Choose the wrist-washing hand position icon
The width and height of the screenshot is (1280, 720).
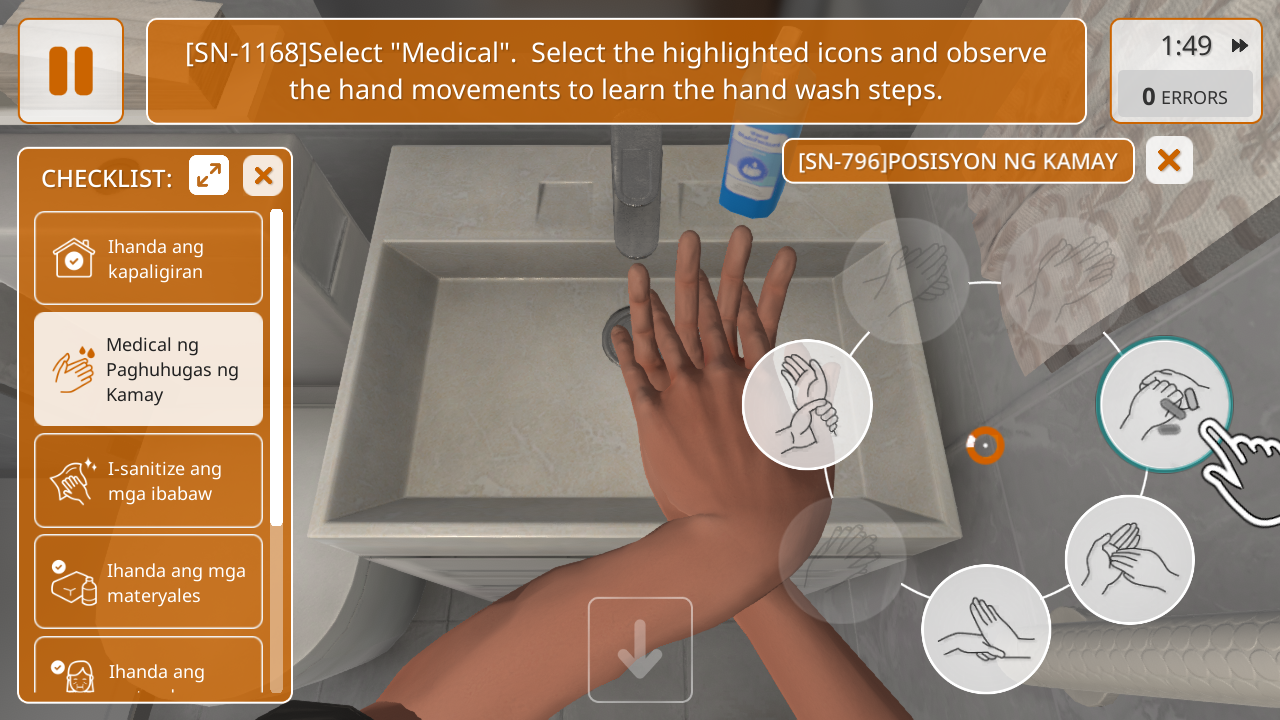click(x=807, y=404)
